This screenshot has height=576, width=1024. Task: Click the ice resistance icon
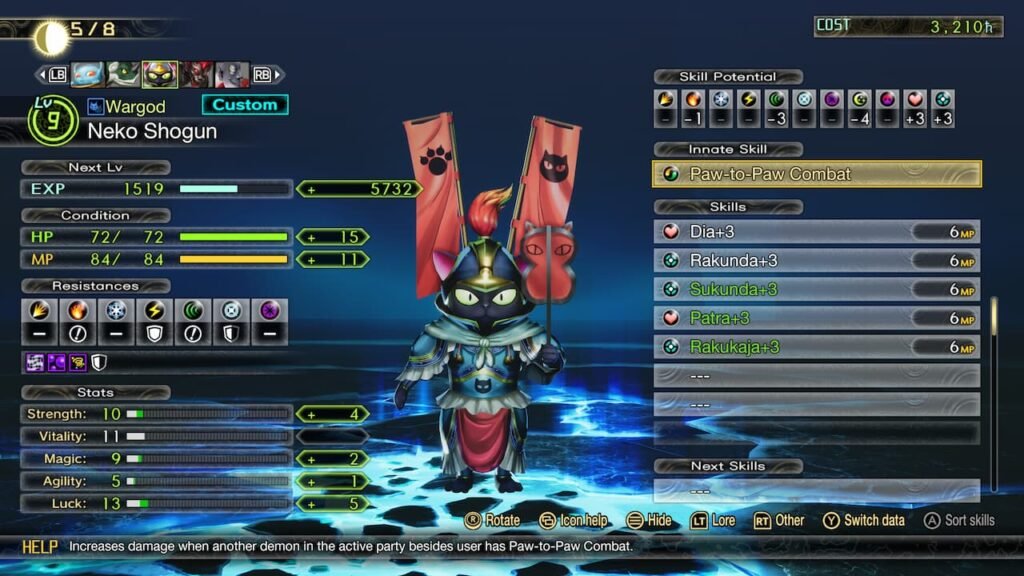(117, 310)
